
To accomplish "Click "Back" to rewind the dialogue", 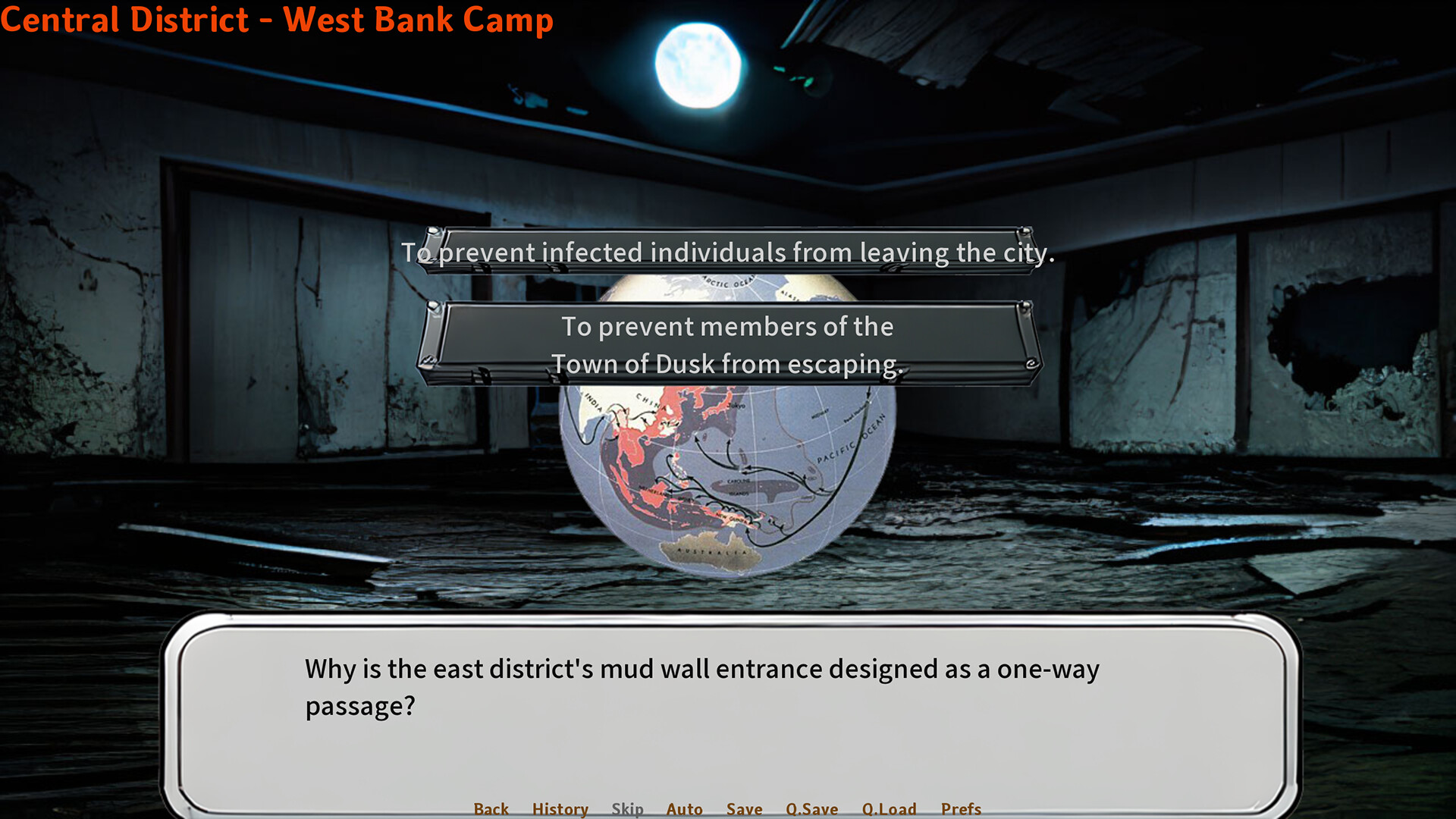I will point(491,808).
